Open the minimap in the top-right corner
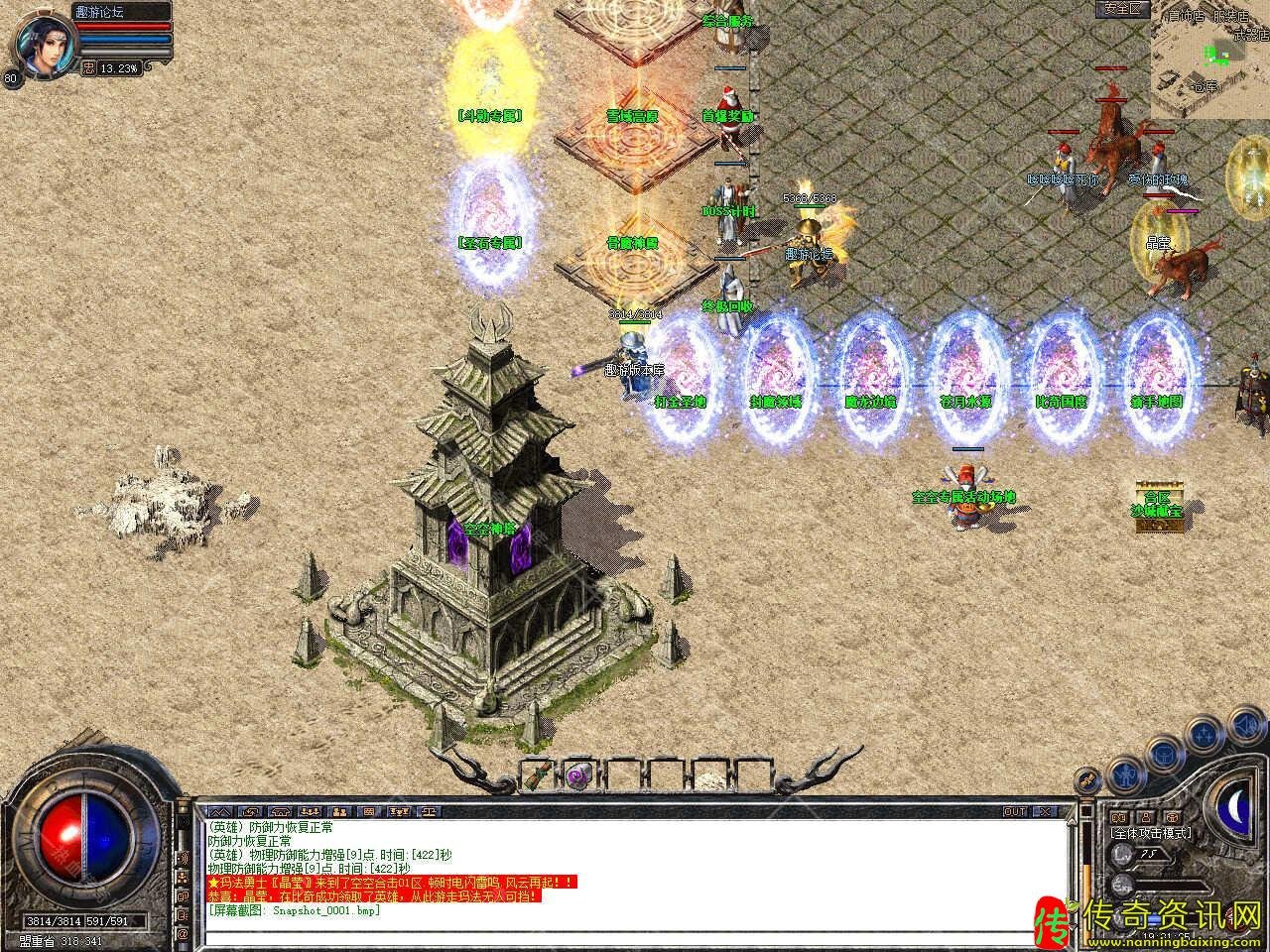This screenshot has height=952, width=1270. click(1209, 59)
